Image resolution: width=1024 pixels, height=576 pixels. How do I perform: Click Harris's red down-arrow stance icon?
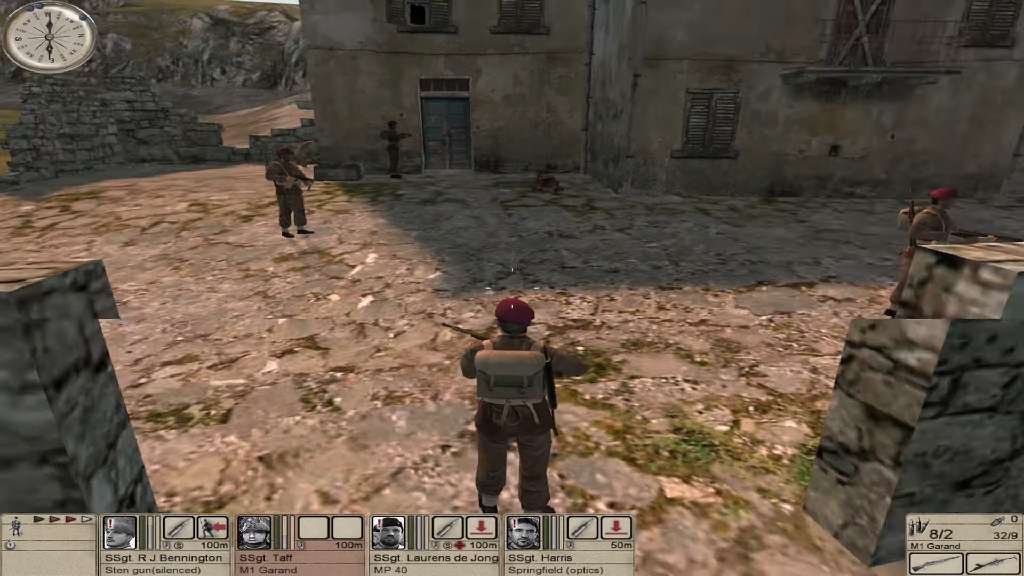coord(616,528)
